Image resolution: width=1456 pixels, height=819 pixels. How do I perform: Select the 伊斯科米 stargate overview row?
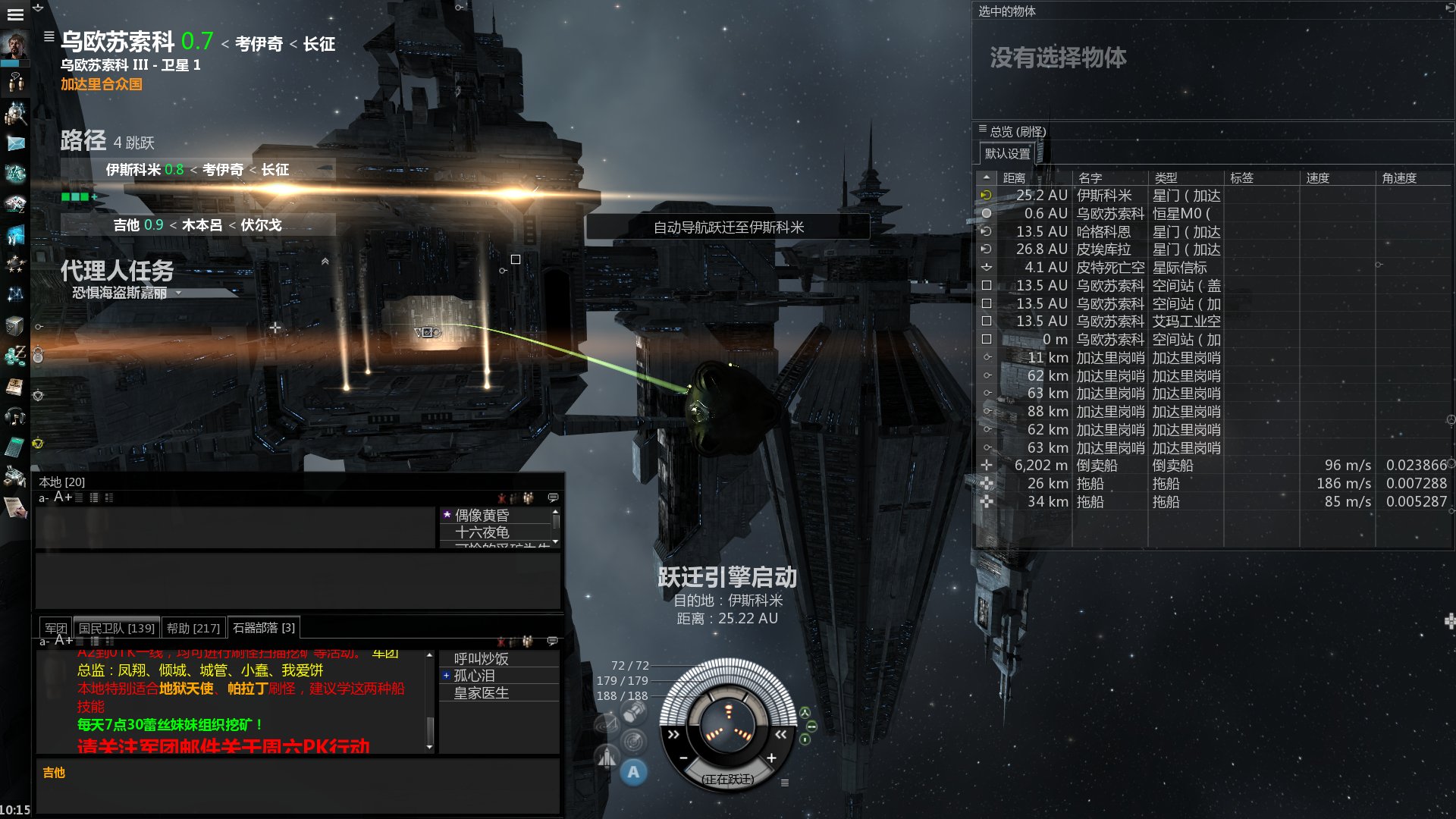pos(1103,196)
